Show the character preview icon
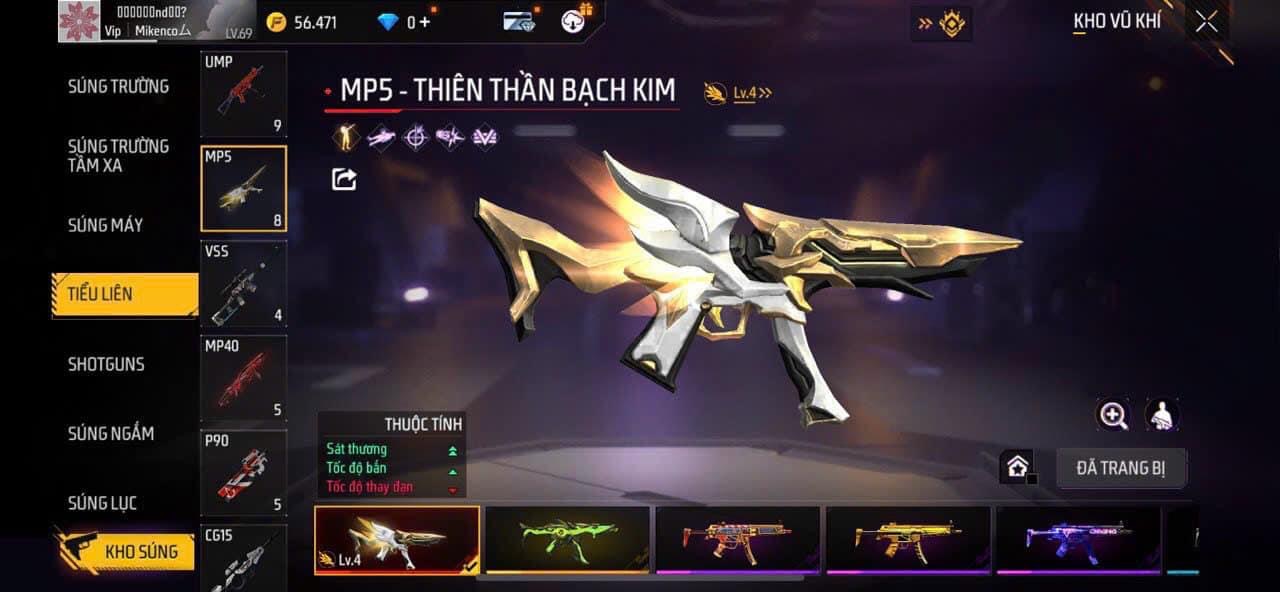The image size is (1280, 592). (x=1162, y=415)
